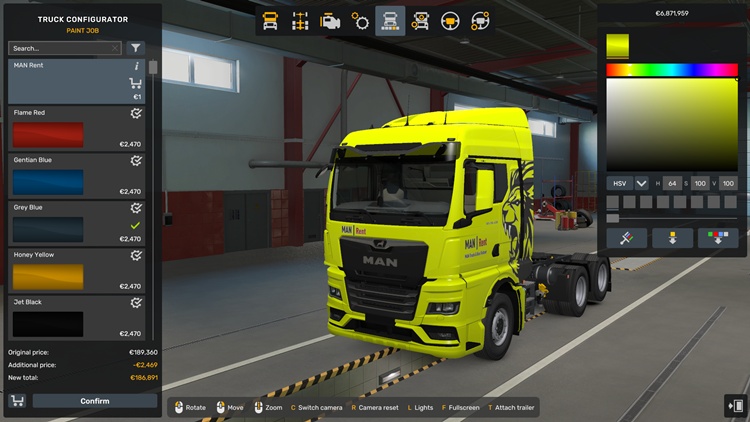Open the engine configuration tab

click(329, 20)
